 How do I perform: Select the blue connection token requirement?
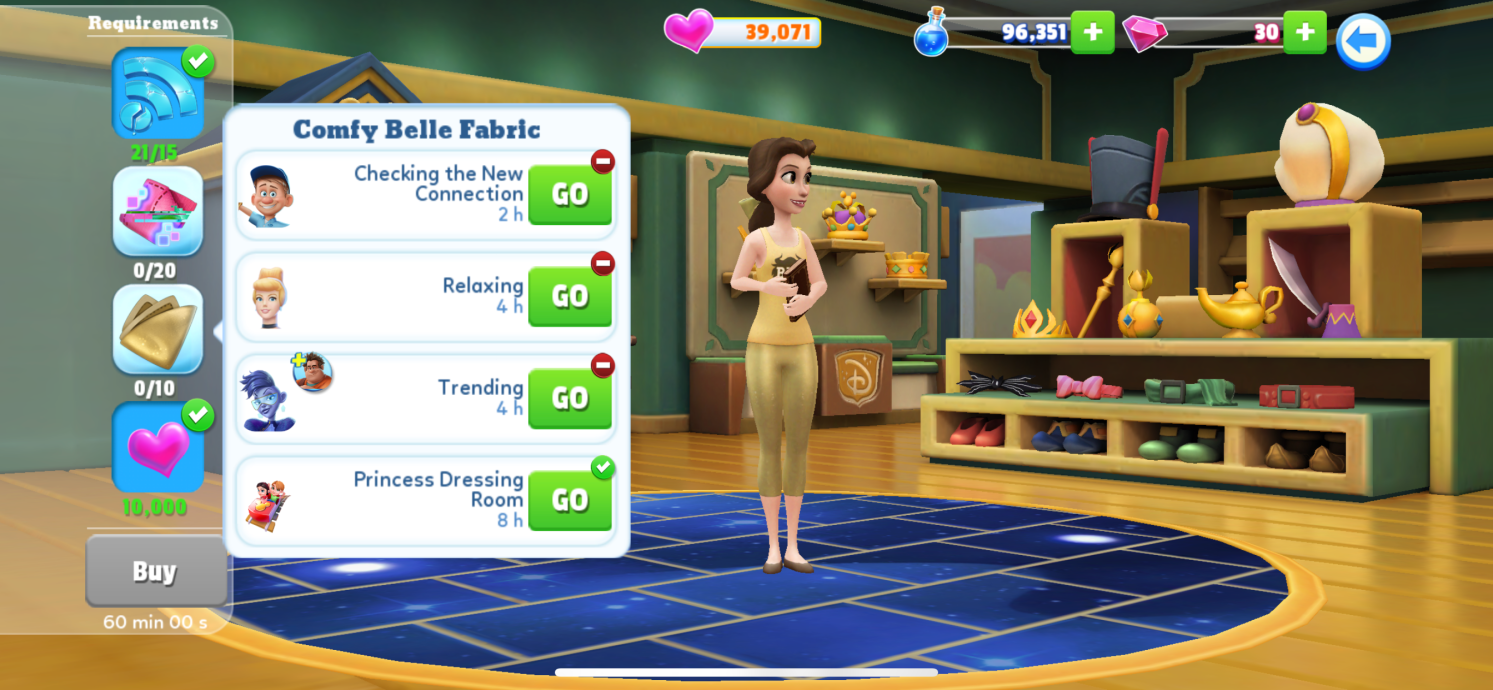(x=158, y=95)
